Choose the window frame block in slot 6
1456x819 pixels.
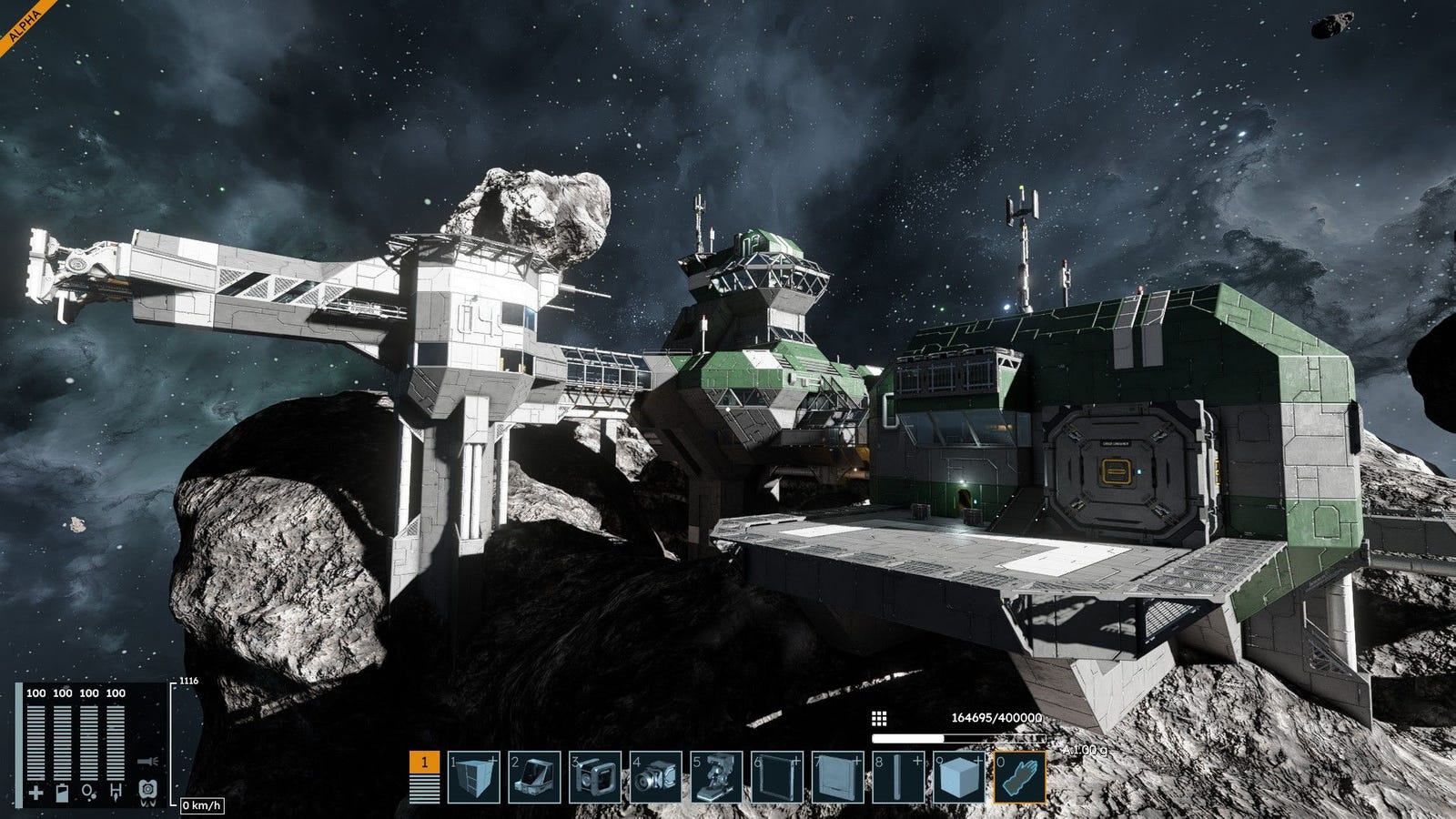point(776,777)
